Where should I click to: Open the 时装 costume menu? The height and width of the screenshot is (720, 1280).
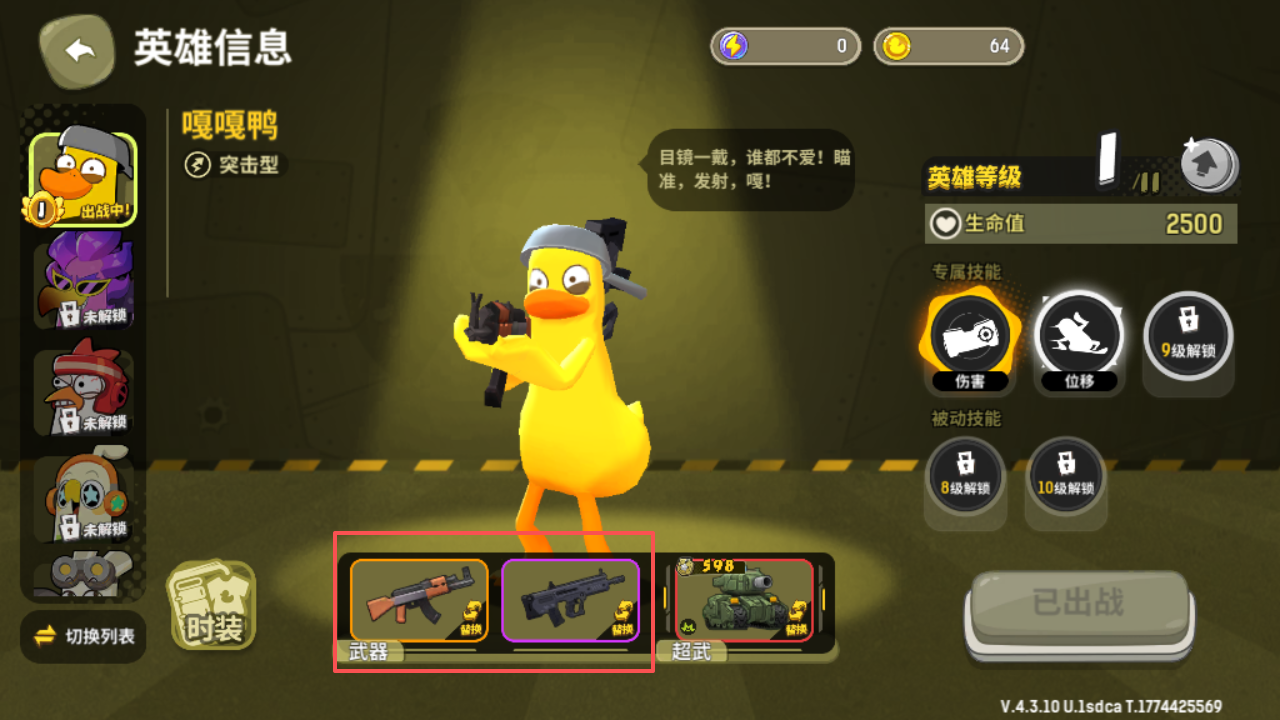pyautogui.click(x=211, y=606)
